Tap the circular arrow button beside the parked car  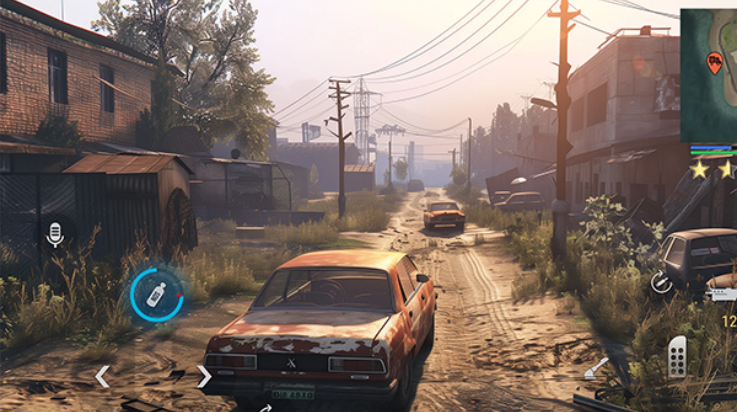click(x=661, y=283)
